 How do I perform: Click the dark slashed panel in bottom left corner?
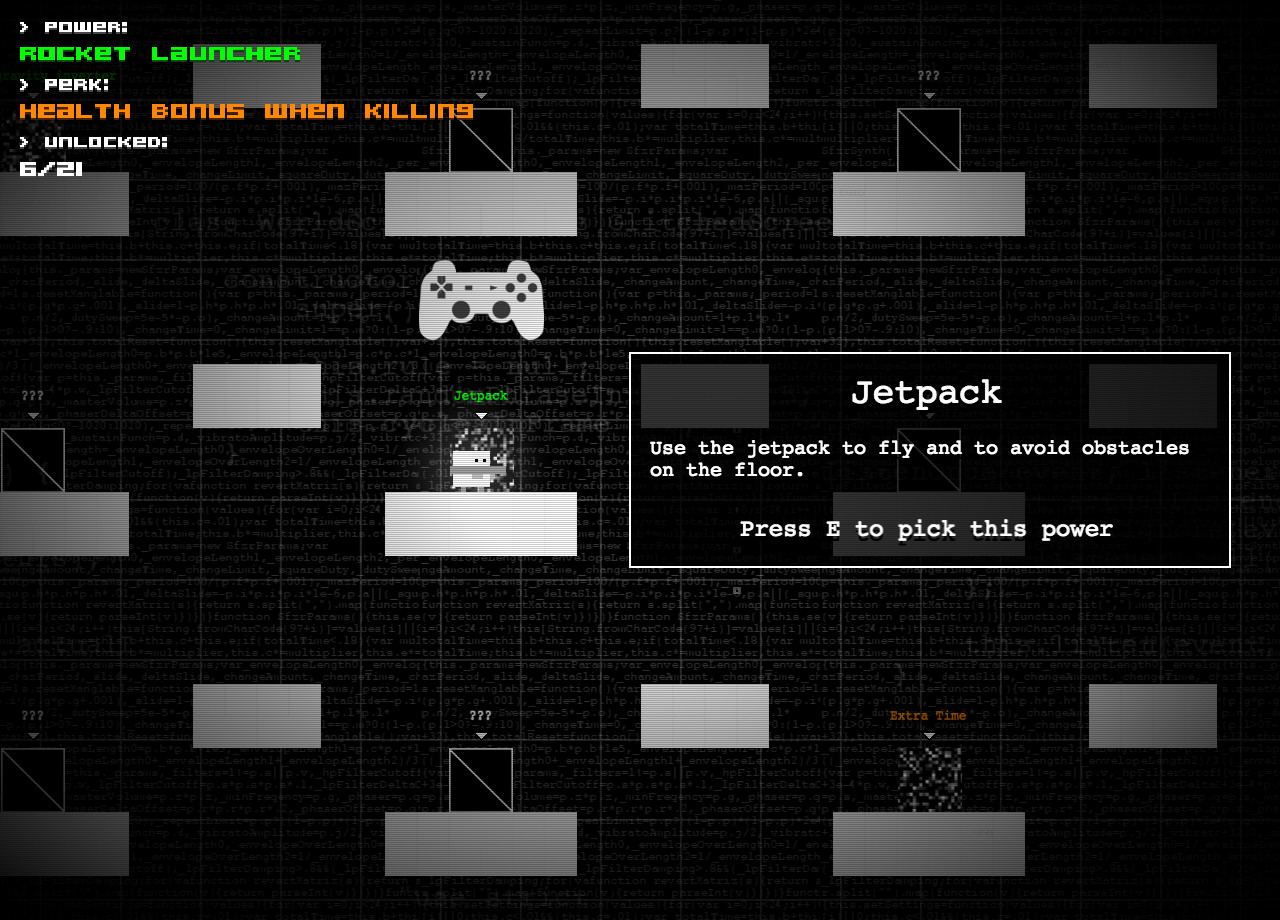tap(33, 780)
